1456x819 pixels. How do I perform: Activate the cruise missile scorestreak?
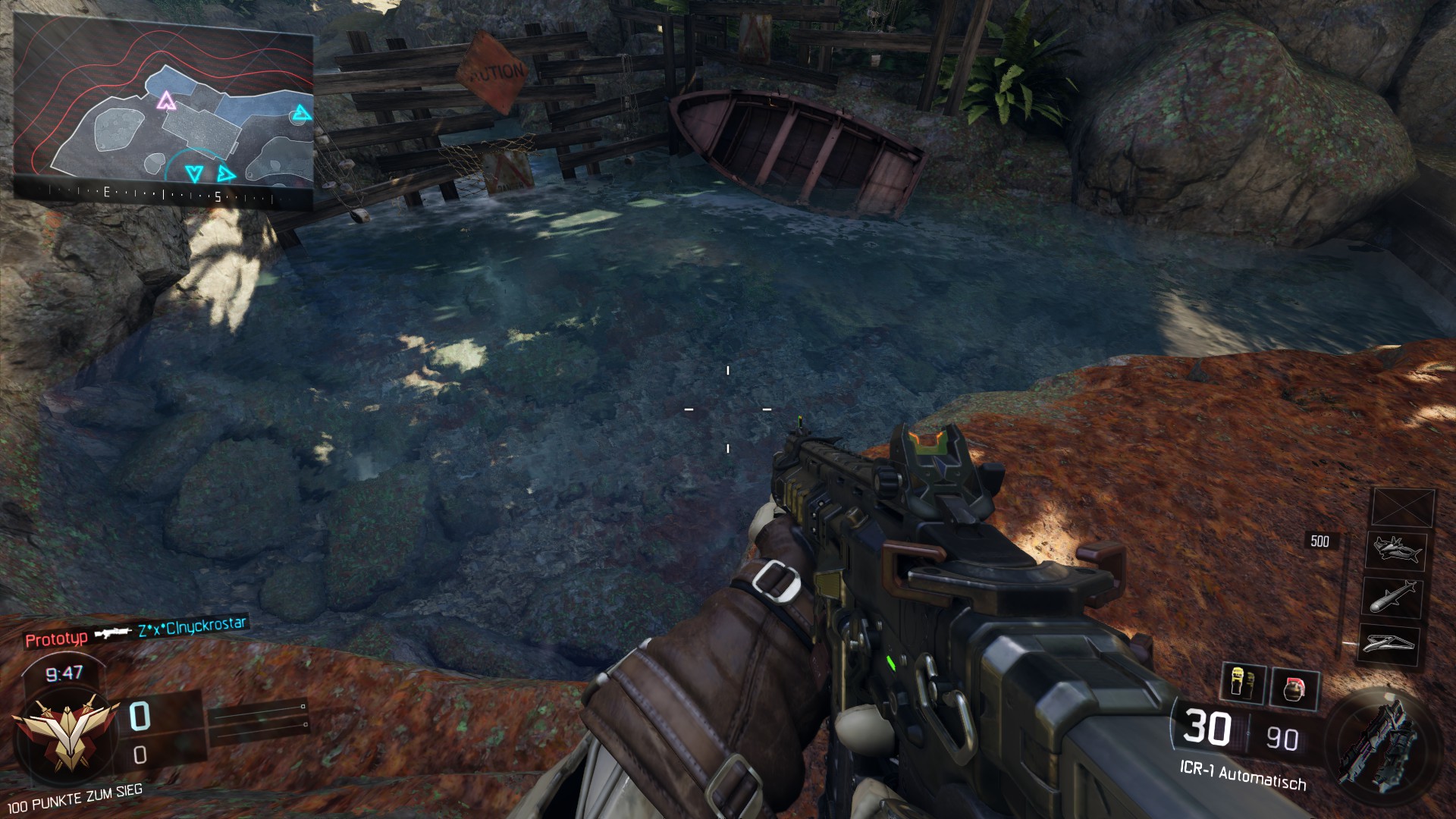click(x=1394, y=596)
